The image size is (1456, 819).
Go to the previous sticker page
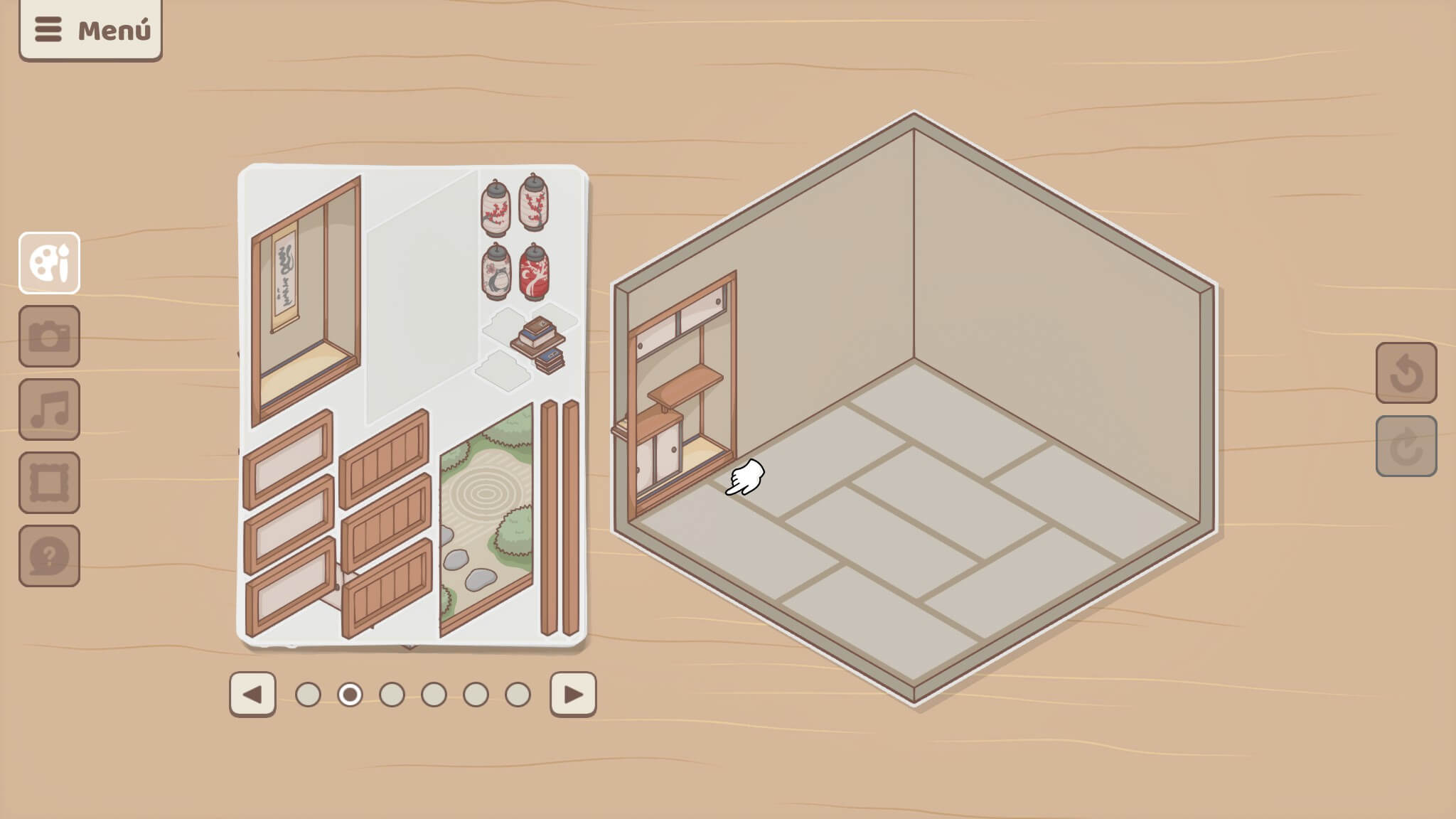pos(252,695)
